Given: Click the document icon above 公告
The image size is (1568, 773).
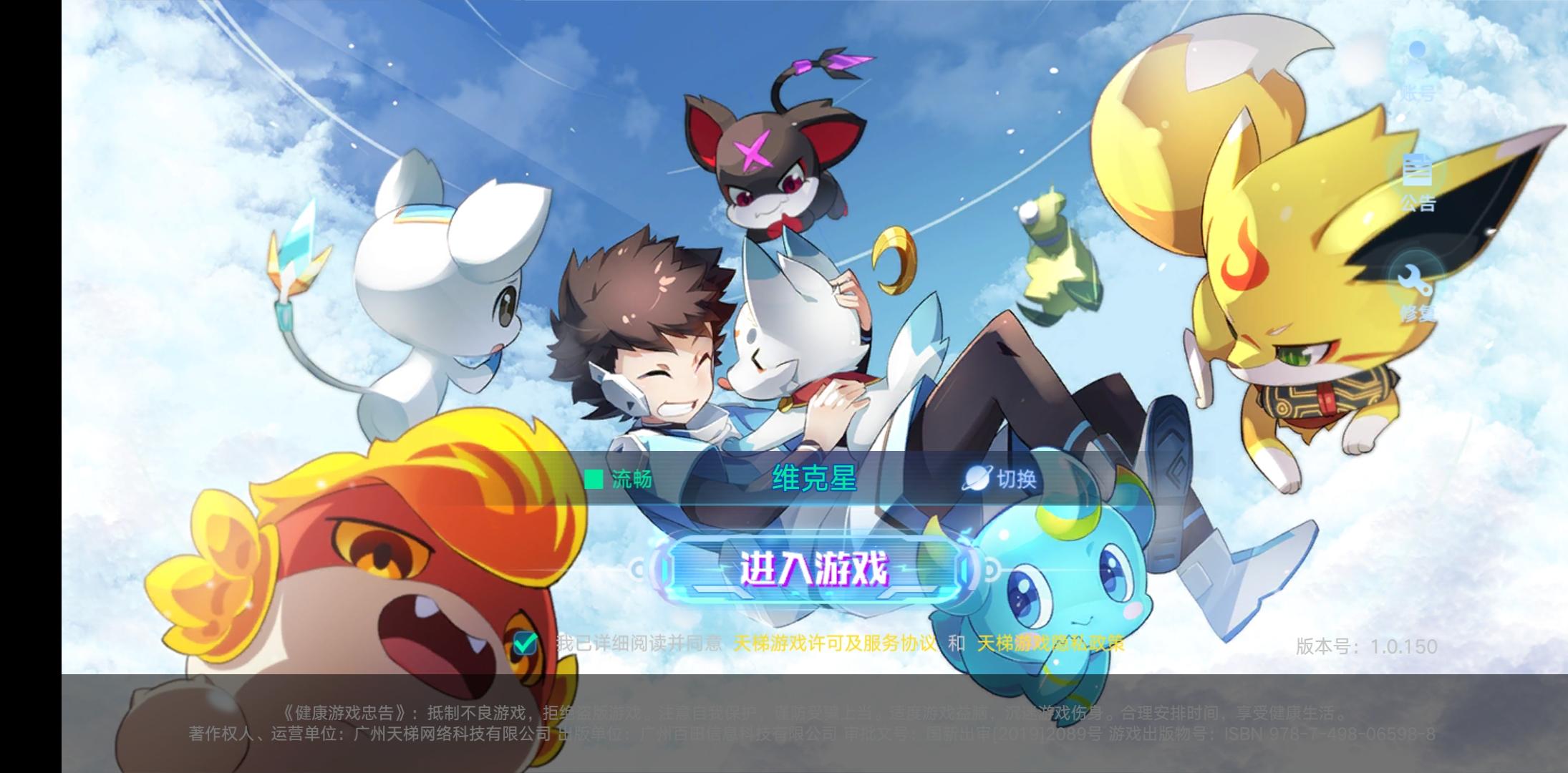Looking at the screenshot, I should pyautogui.click(x=1416, y=170).
